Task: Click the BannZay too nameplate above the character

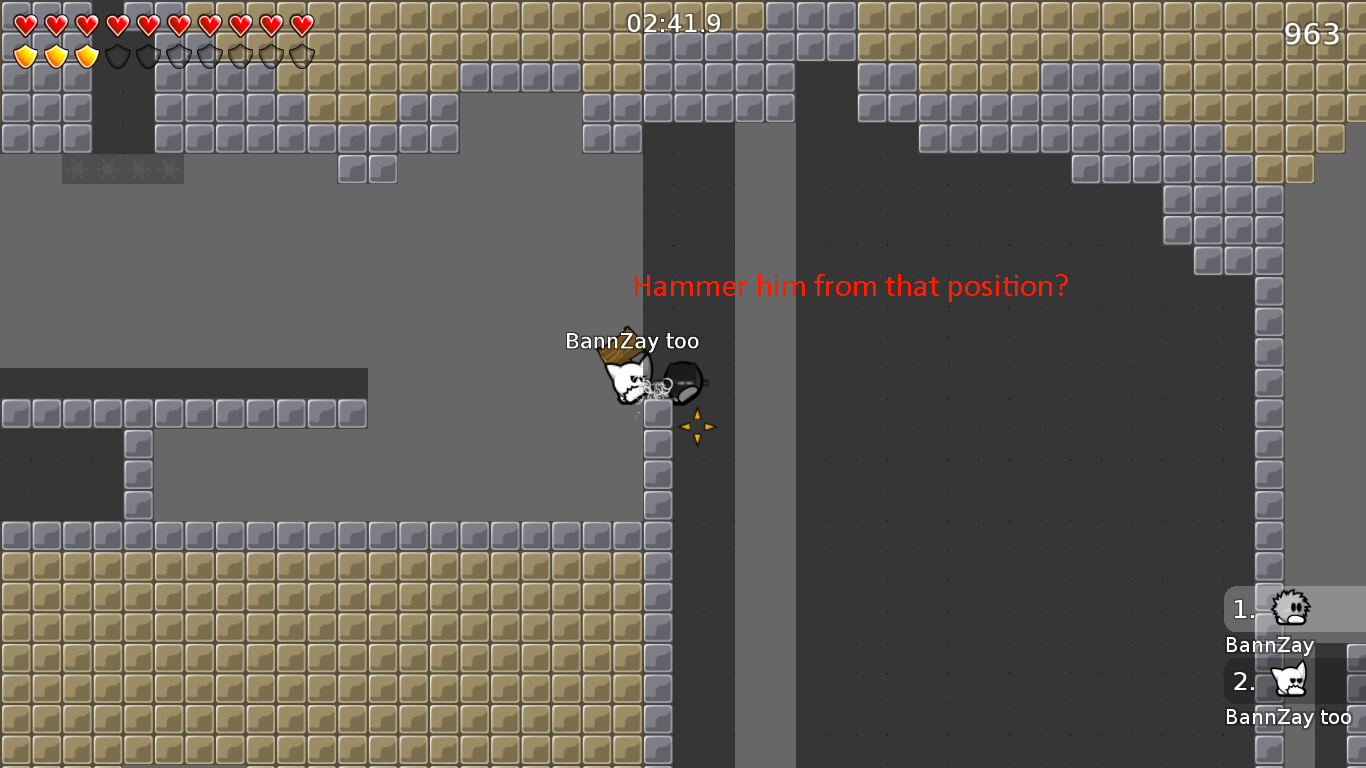Action: (x=632, y=341)
